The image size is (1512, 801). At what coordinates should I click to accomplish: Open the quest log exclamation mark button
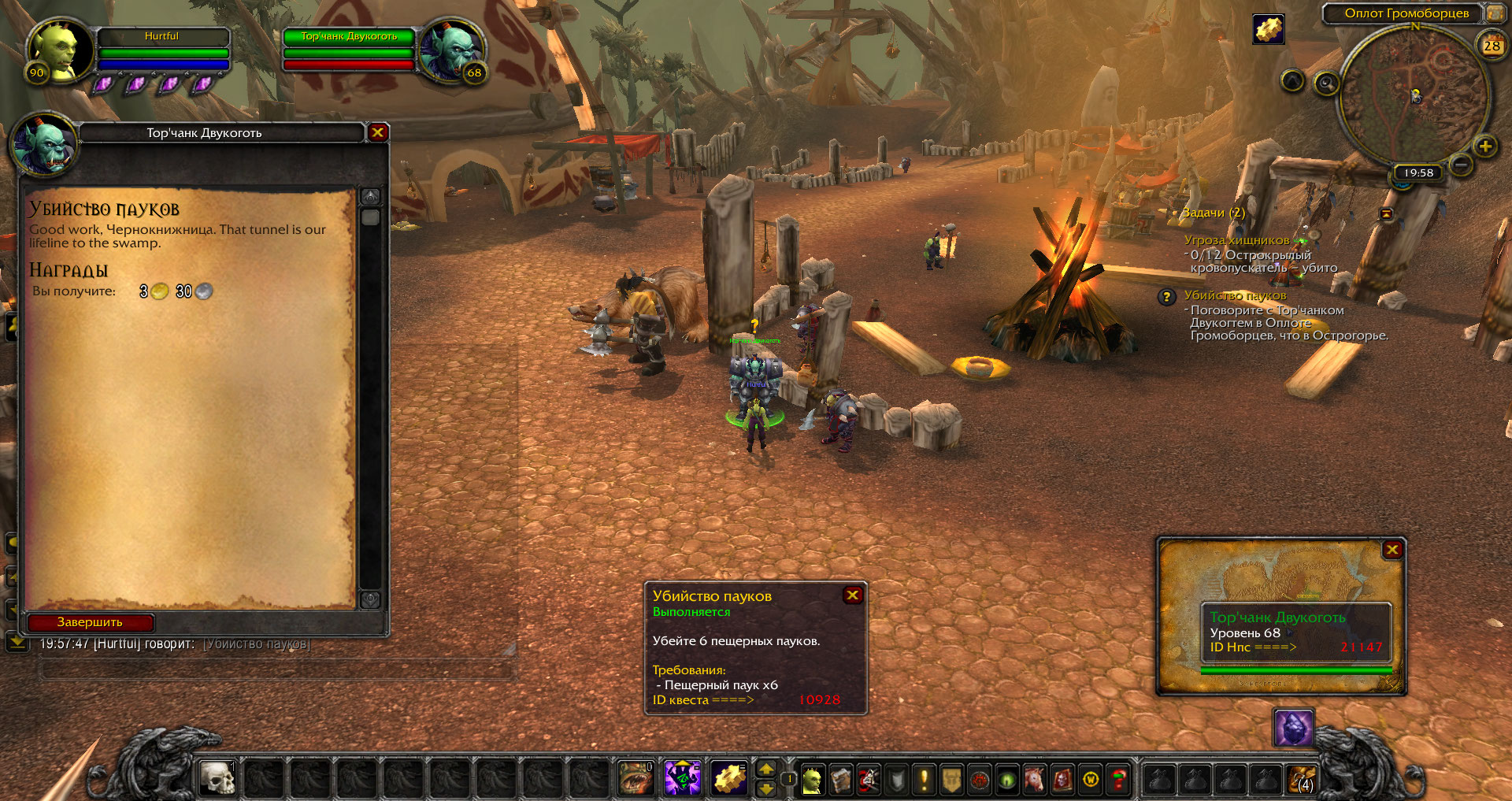924,780
